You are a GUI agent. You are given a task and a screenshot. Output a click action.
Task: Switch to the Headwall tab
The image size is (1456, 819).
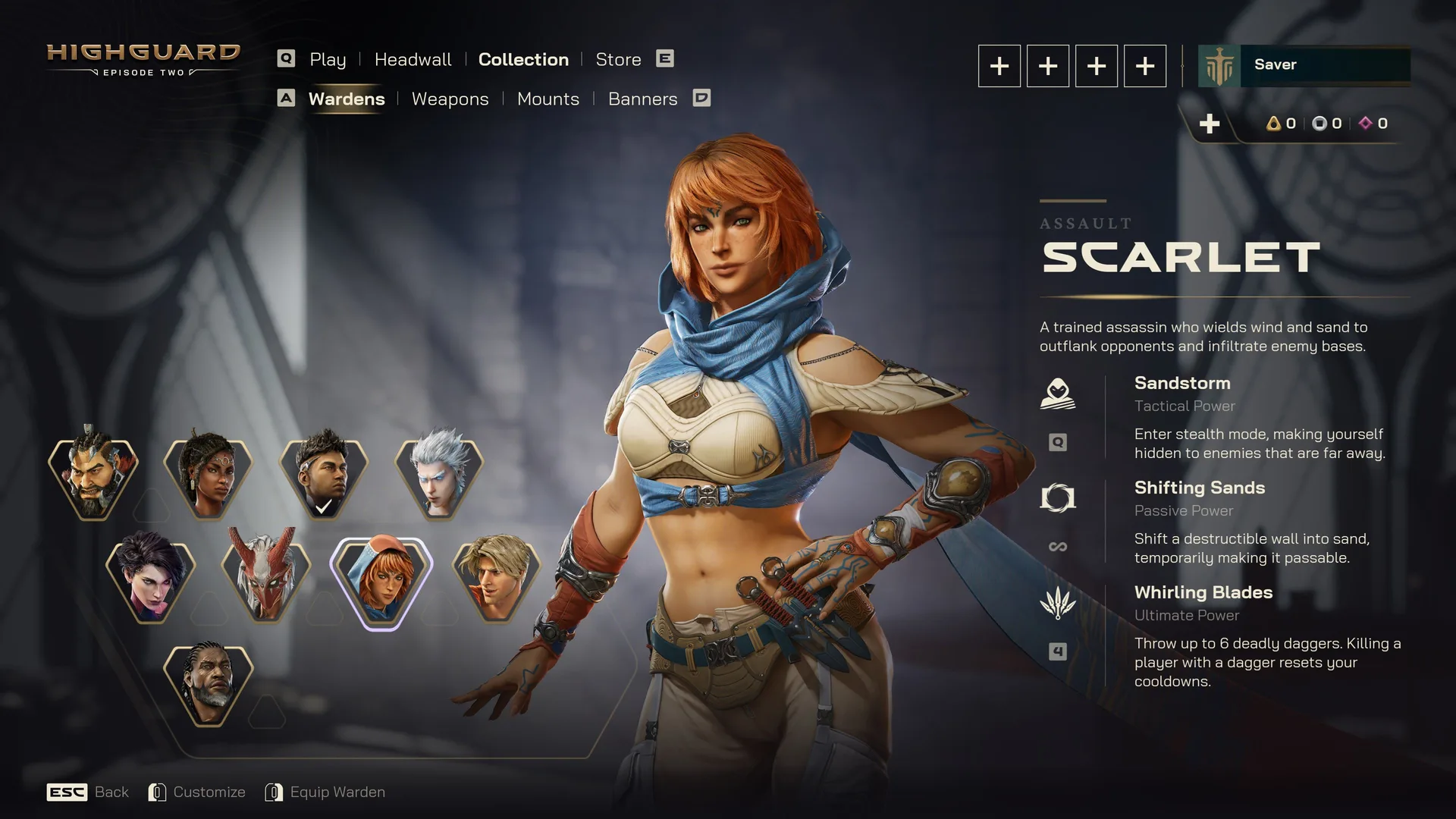413,59
